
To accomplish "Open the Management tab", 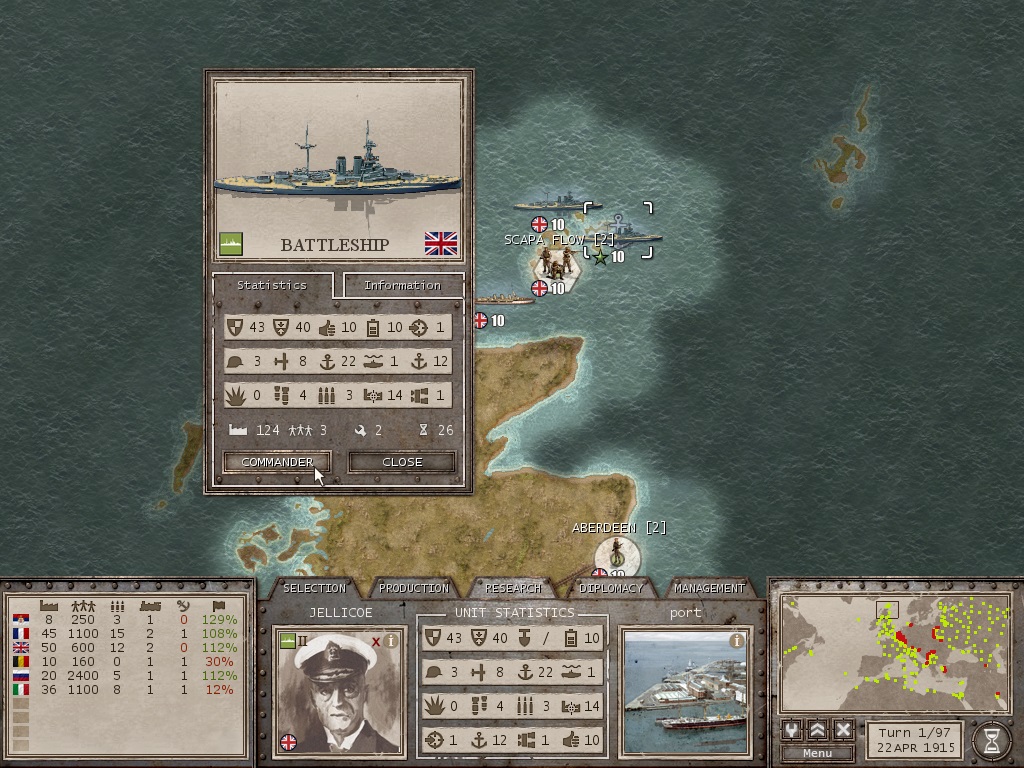I will [709, 588].
